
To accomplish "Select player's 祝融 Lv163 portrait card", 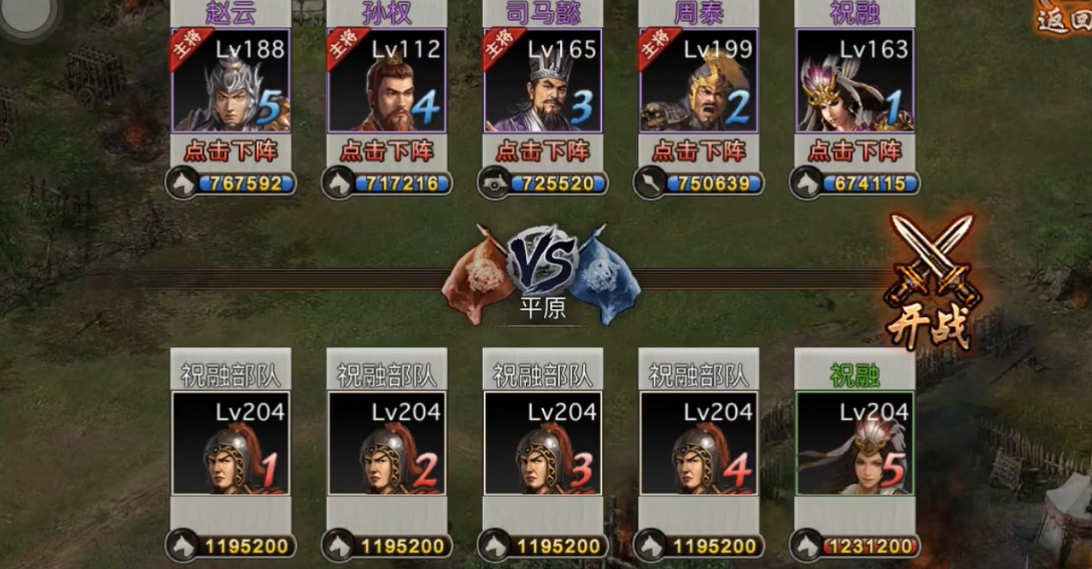I will (x=855, y=81).
